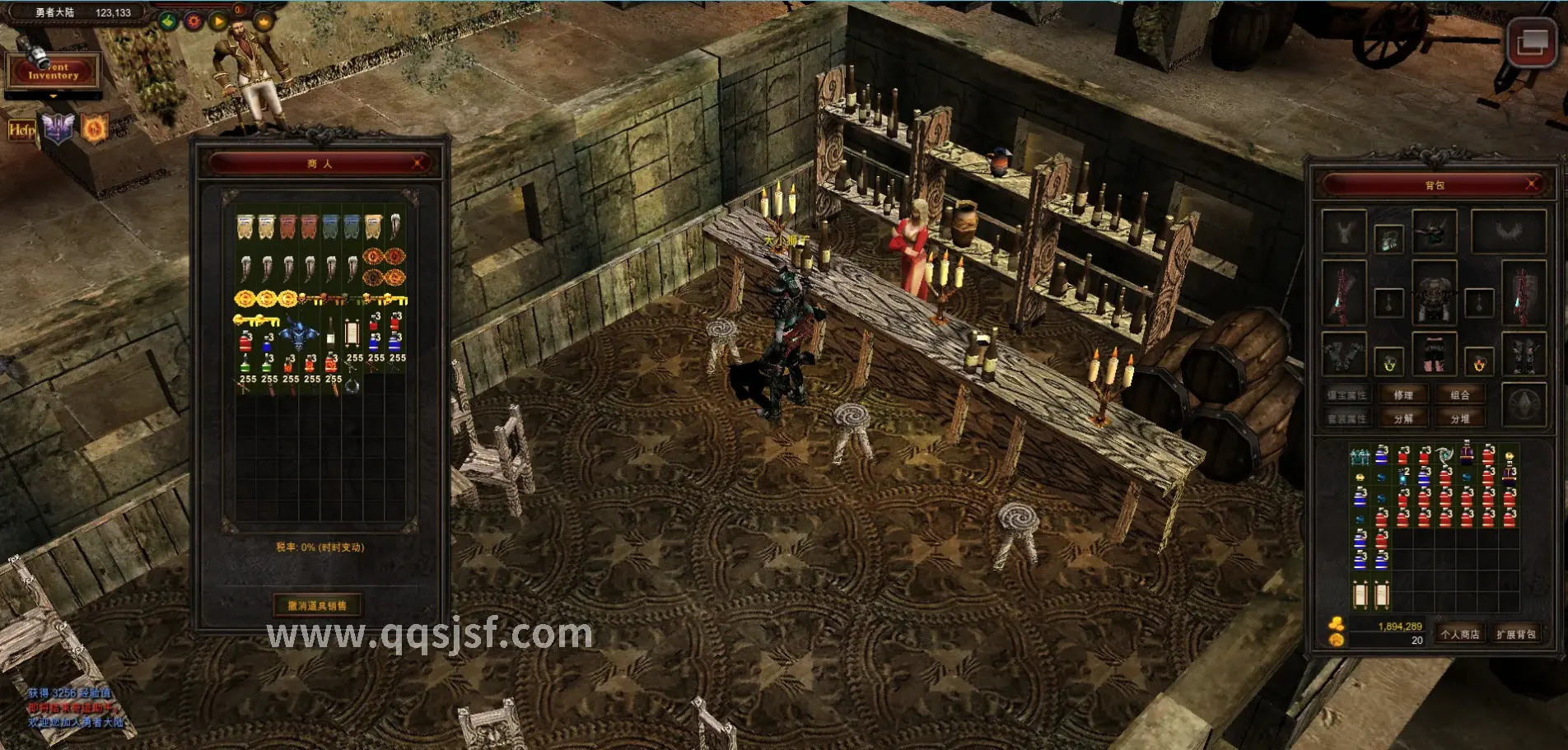Click the window restore button
Image resolution: width=1568 pixels, height=750 pixels.
point(1531,42)
